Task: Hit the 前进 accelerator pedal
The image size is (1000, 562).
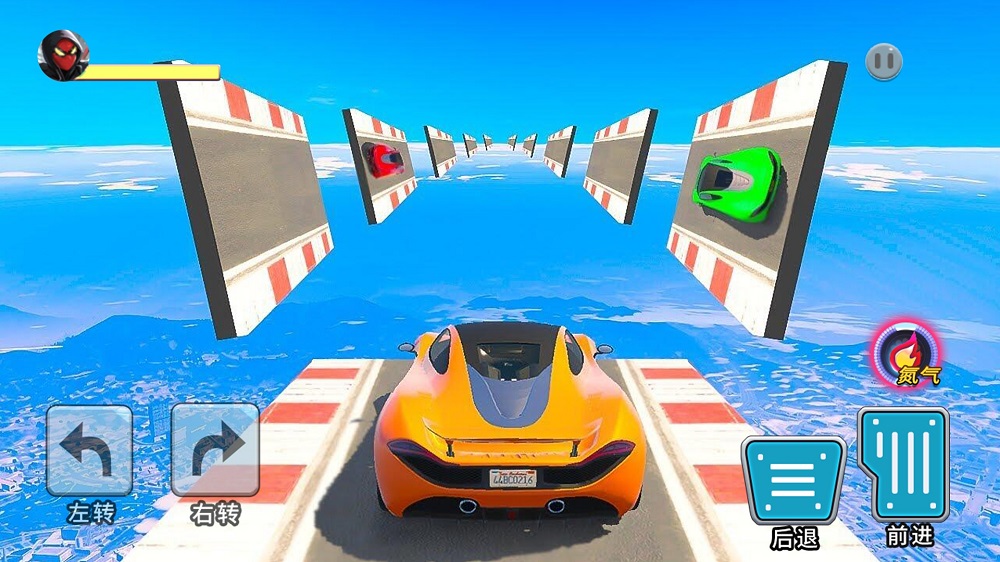Action: tap(903, 464)
